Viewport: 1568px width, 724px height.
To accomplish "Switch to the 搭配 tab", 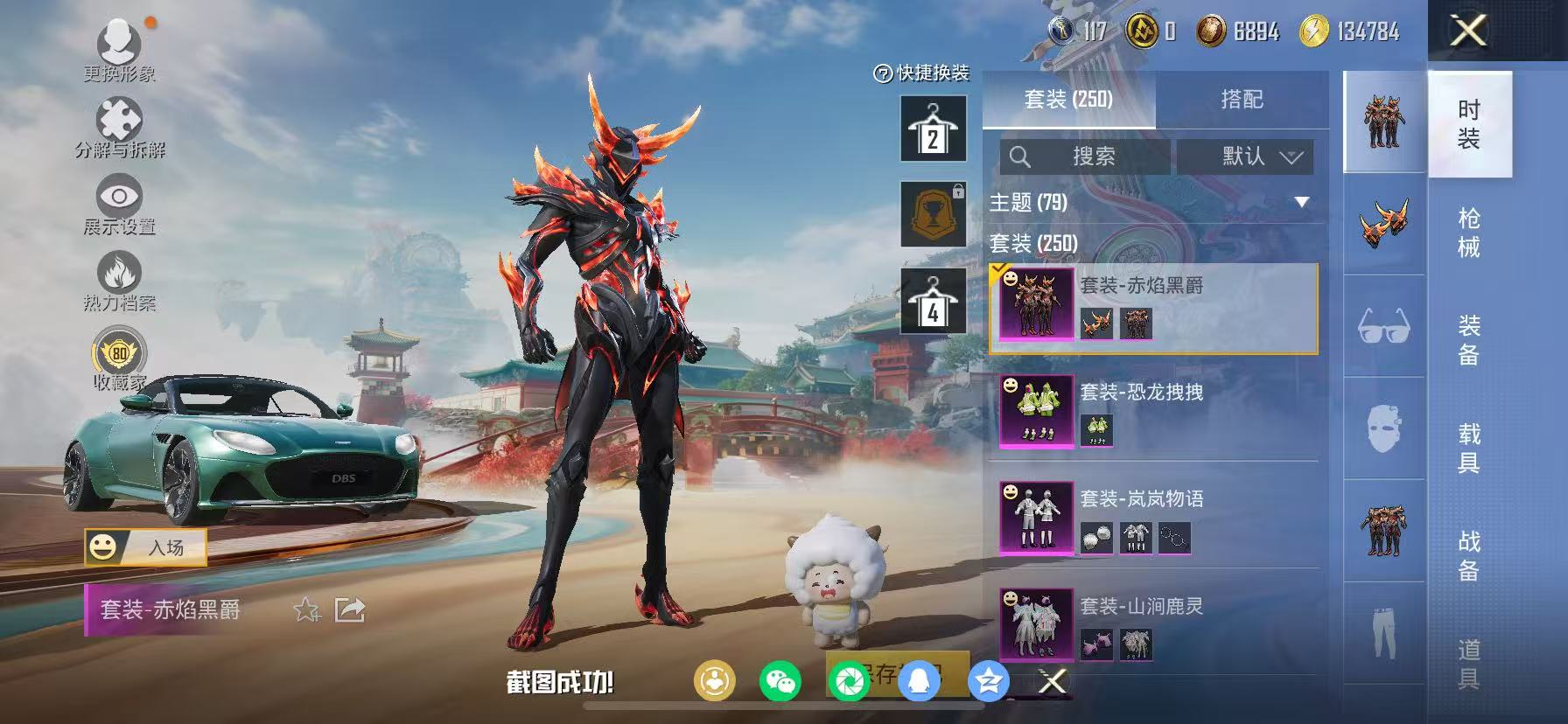I will click(1242, 99).
